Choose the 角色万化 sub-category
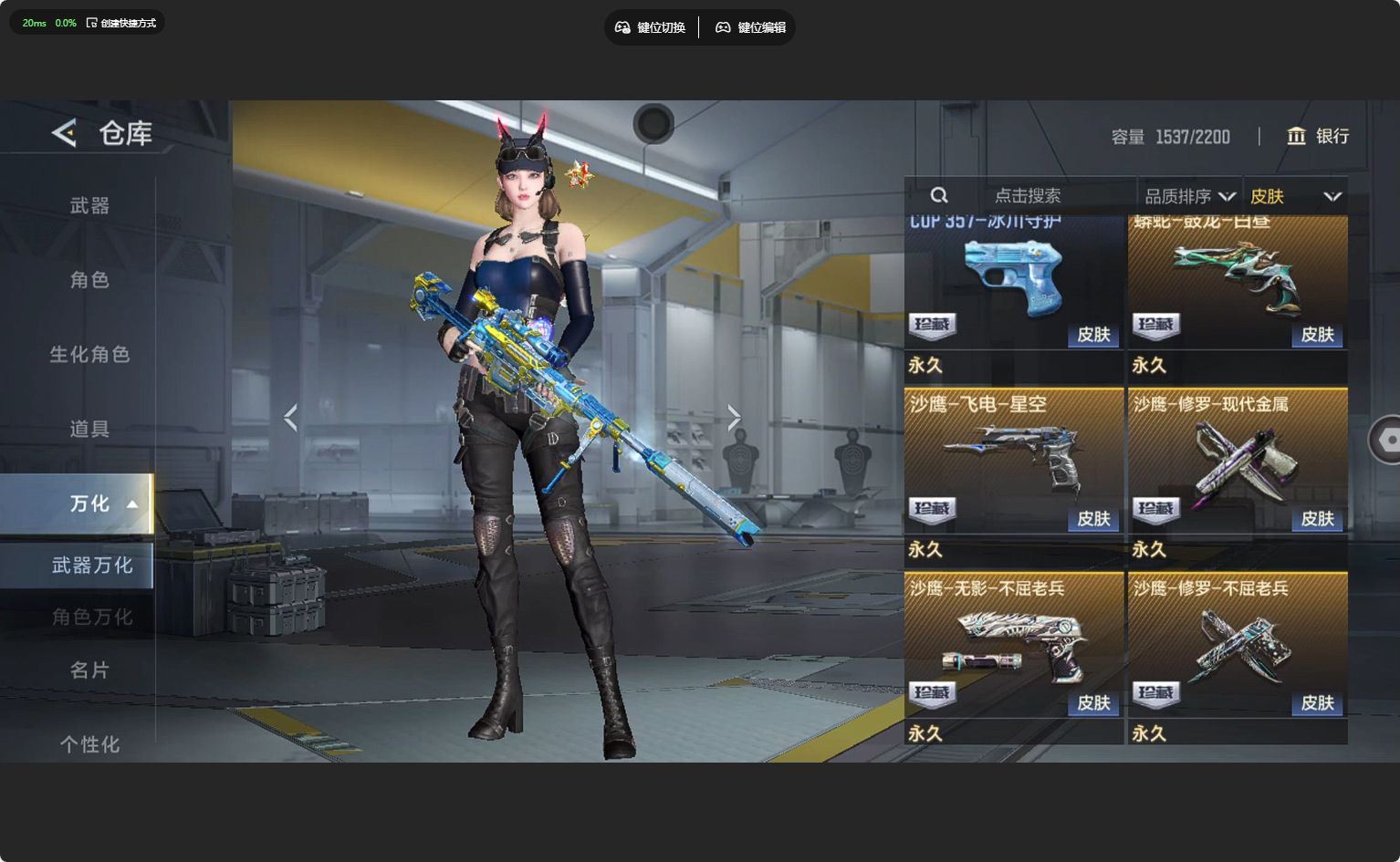 (x=91, y=618)
